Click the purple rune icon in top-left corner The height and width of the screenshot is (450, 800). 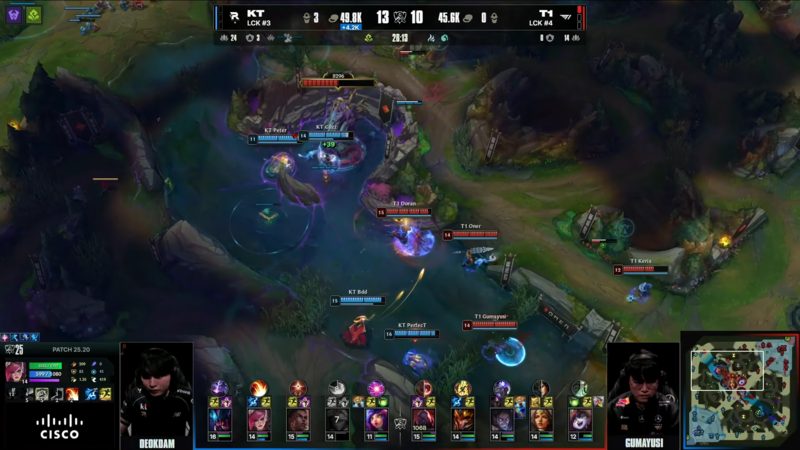coord(15,15)
